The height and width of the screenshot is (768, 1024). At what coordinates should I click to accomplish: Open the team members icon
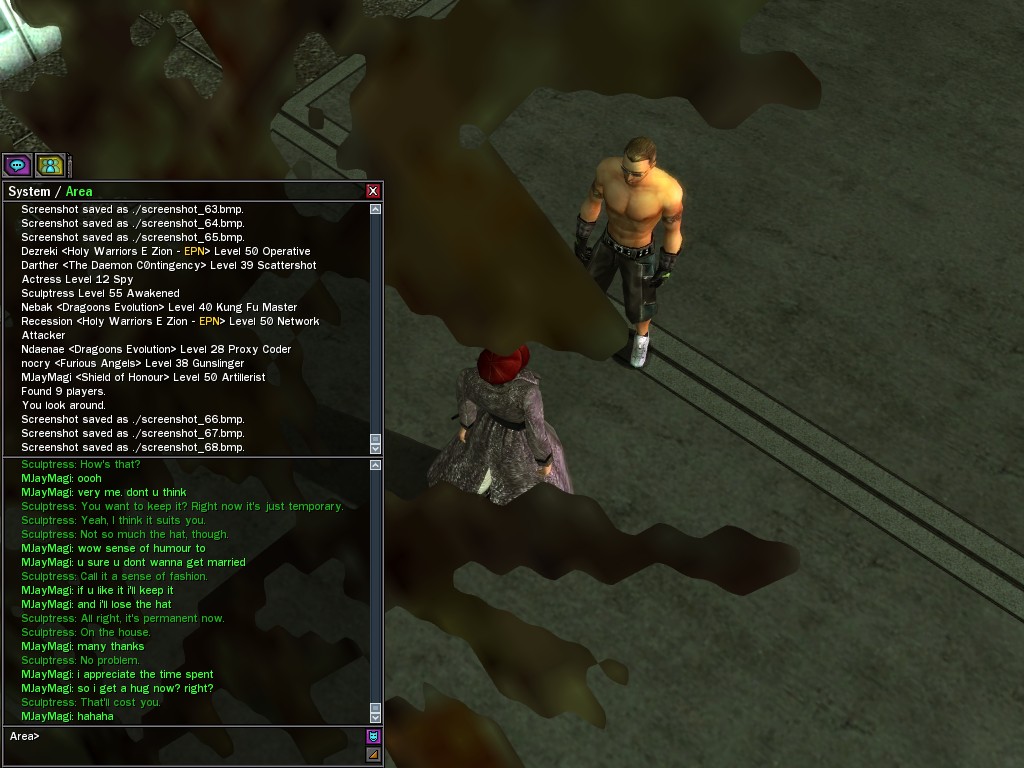coord(50,165)
